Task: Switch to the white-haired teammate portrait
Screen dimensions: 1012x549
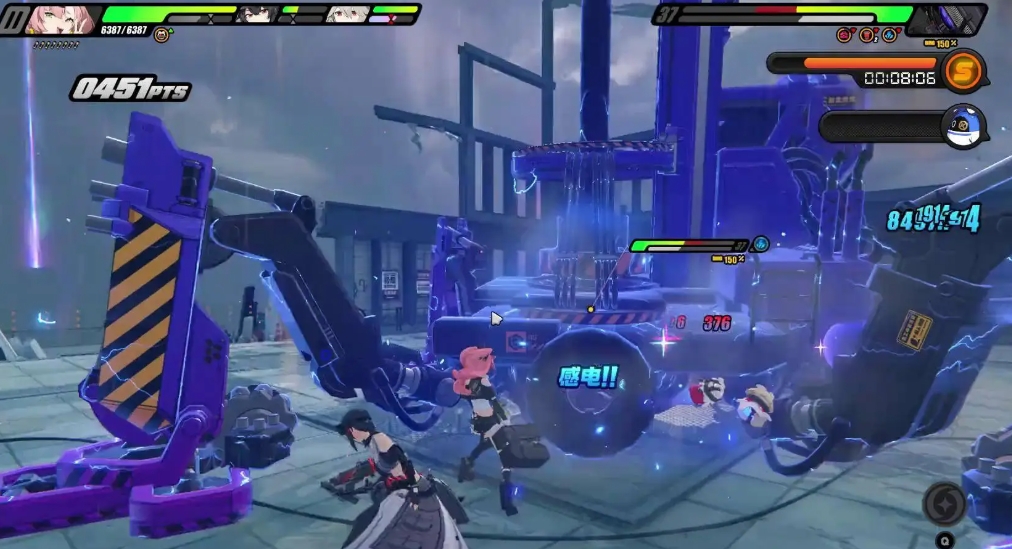Action: [x=346, y=15]
